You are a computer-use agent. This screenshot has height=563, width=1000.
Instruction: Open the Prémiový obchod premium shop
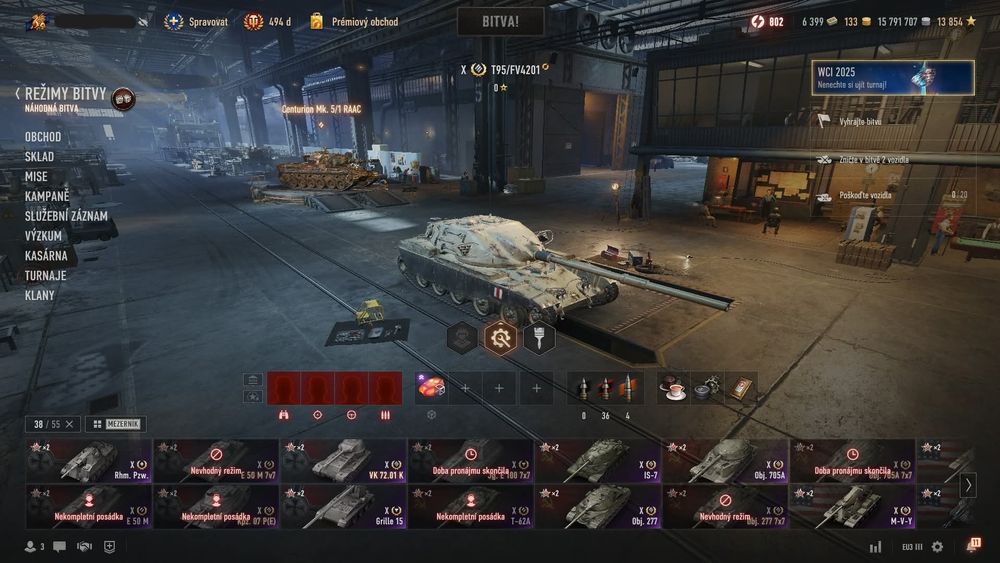[353, 21]
